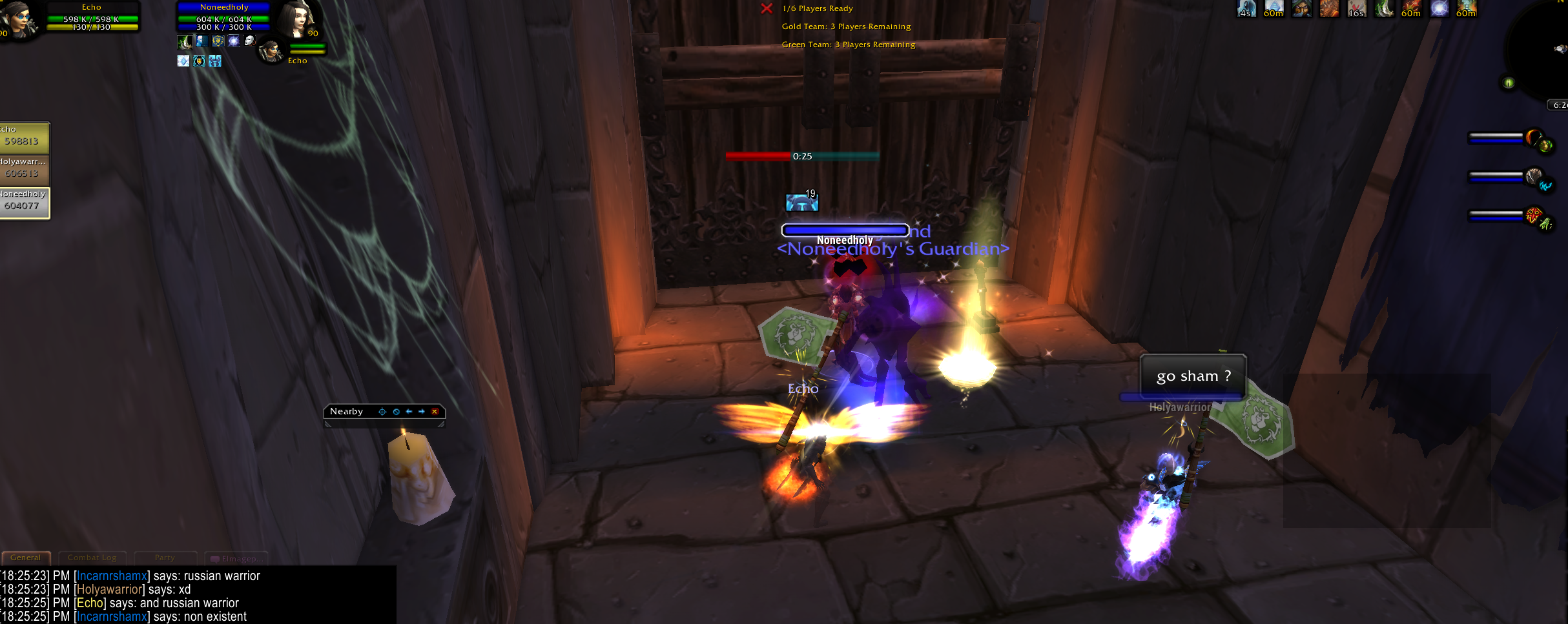Click the white mask buff on target frame
Screen dimensions: 1568x624
(x=249, y=41)
